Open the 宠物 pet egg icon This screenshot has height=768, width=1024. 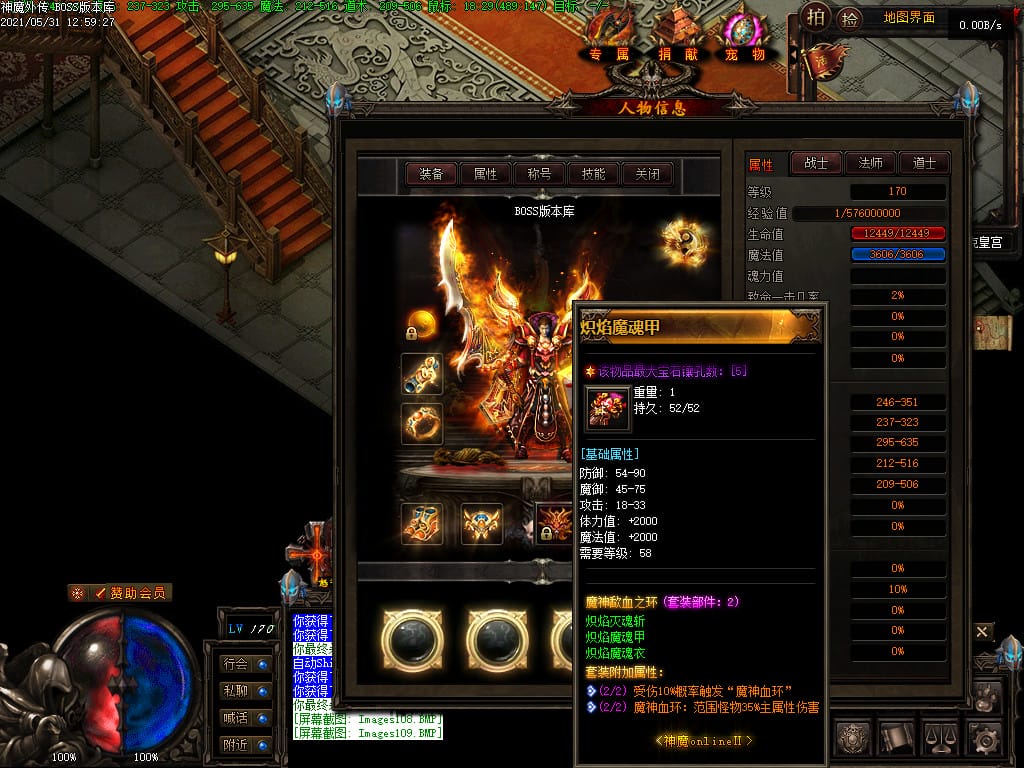coord(745,36)
